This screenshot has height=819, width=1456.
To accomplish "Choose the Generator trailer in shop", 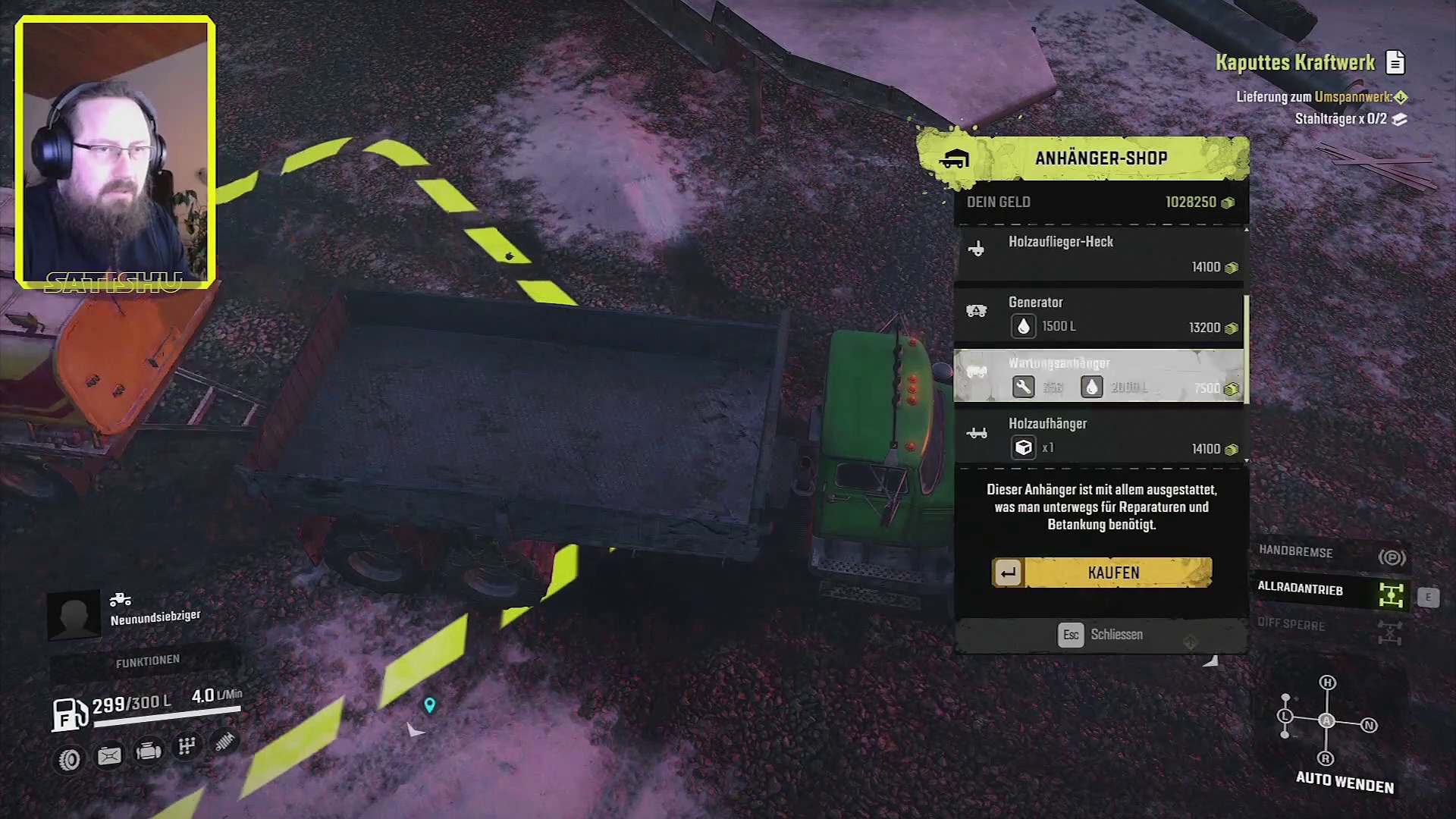I will [1100, 315].
